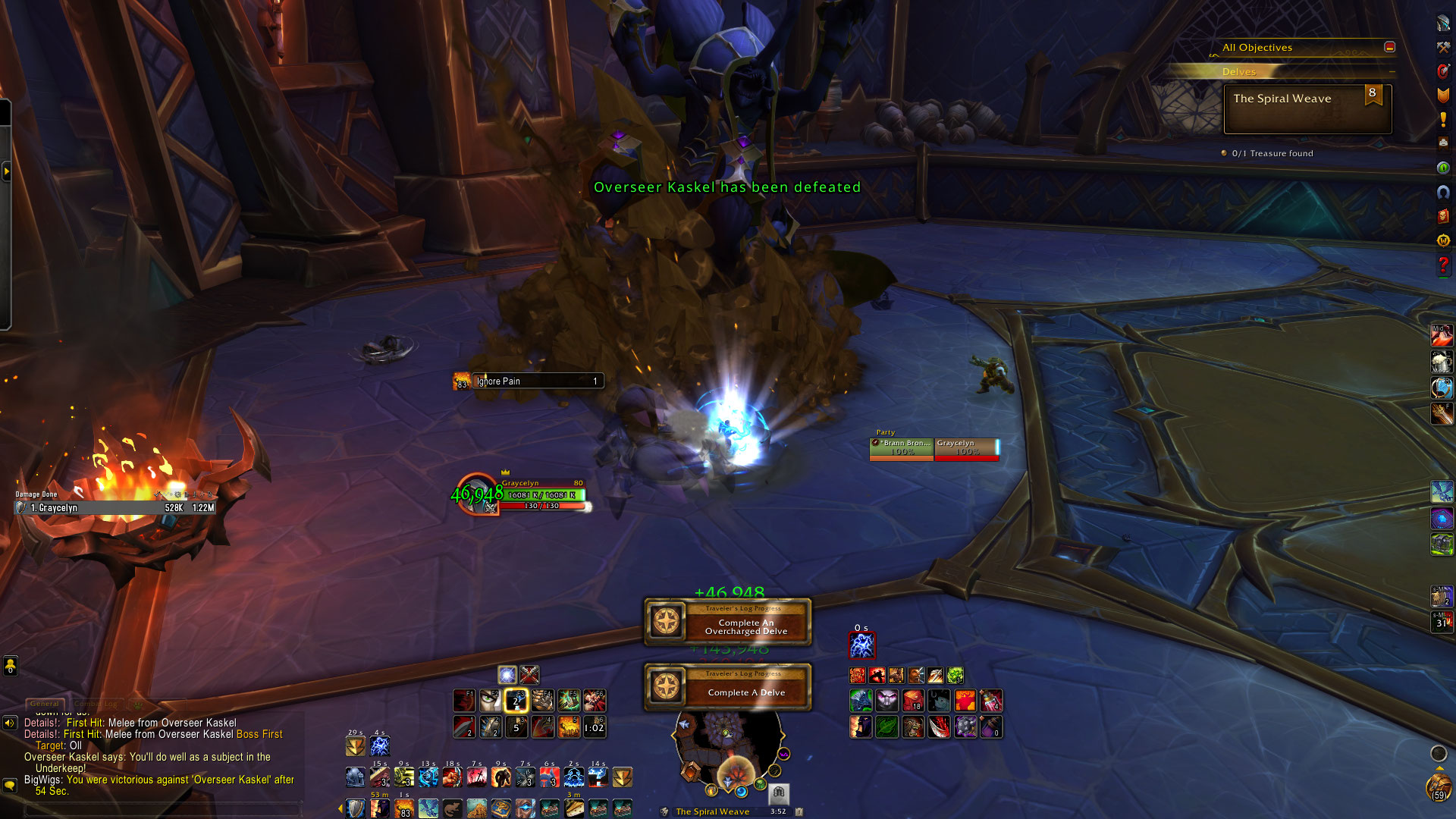Screen dimensions: 1456x819
Task: Collapse the Delves objectives section
Action: pyautogui.click(x=1392, y=72)
